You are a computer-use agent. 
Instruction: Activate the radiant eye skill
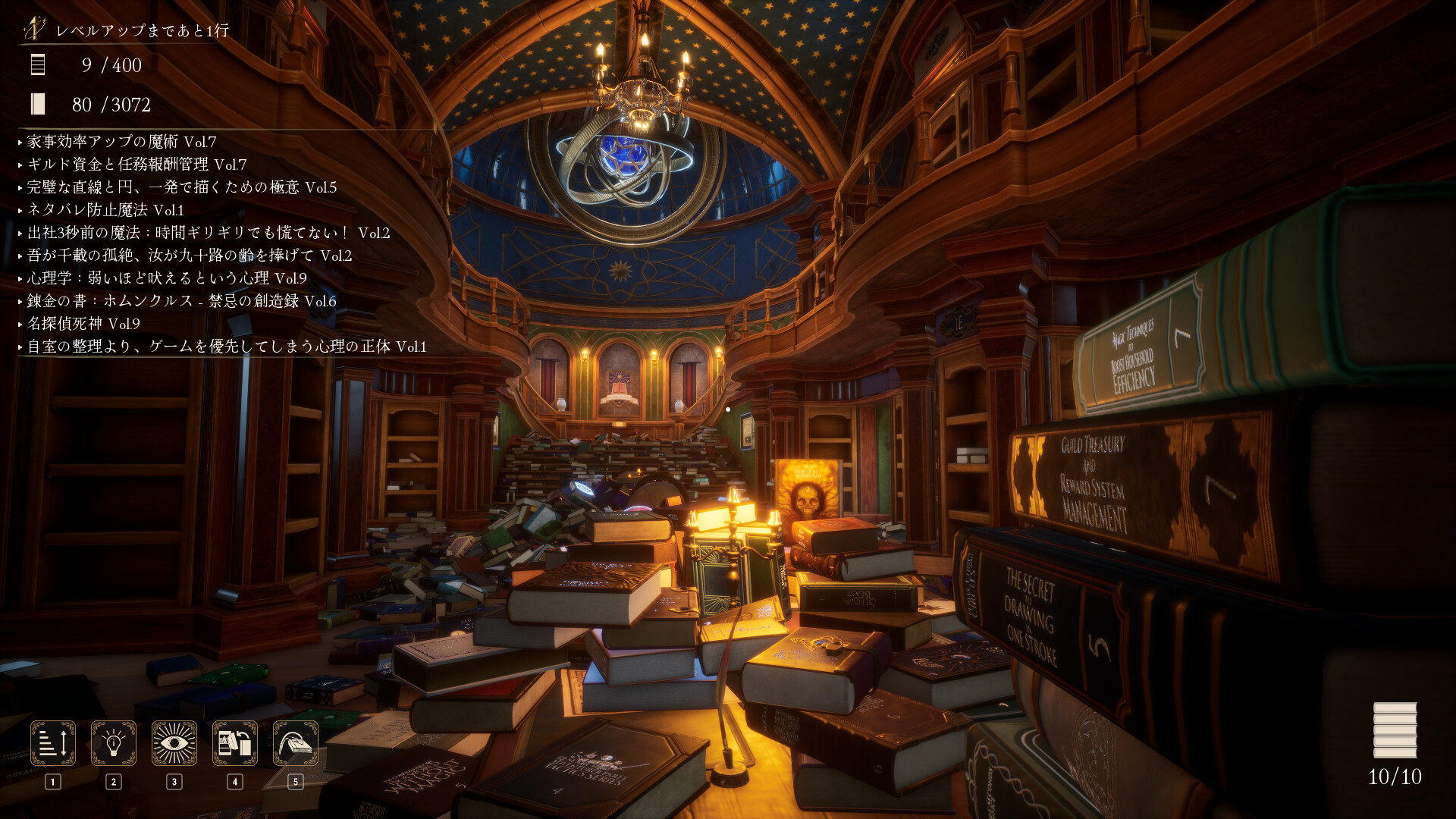pos(174,743)
